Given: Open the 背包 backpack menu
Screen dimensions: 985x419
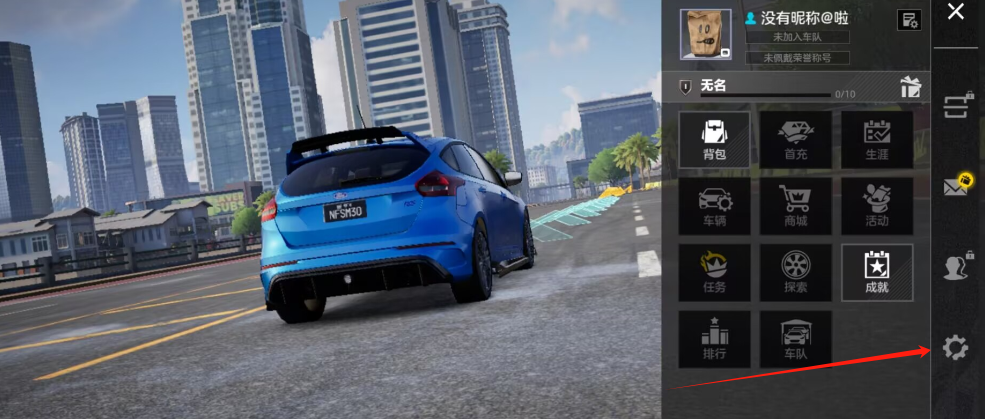Looking at the screenshot, I should point(714,138).
